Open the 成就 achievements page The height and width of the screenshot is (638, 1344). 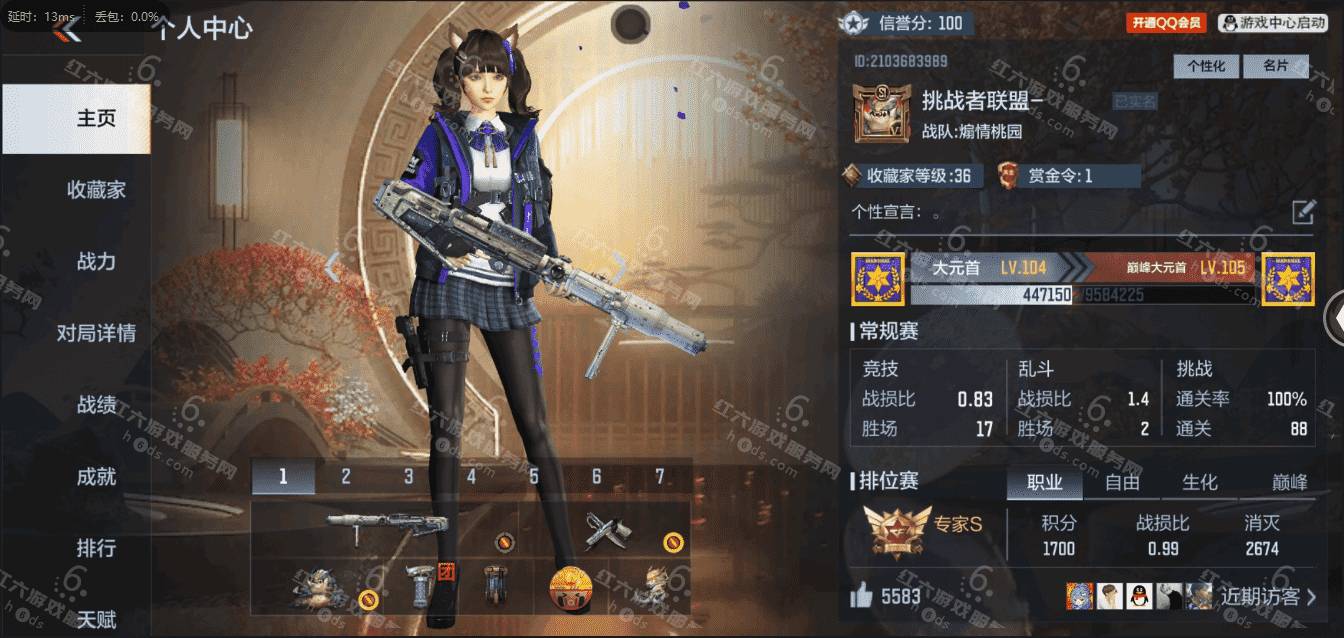[x=96, y=477]
